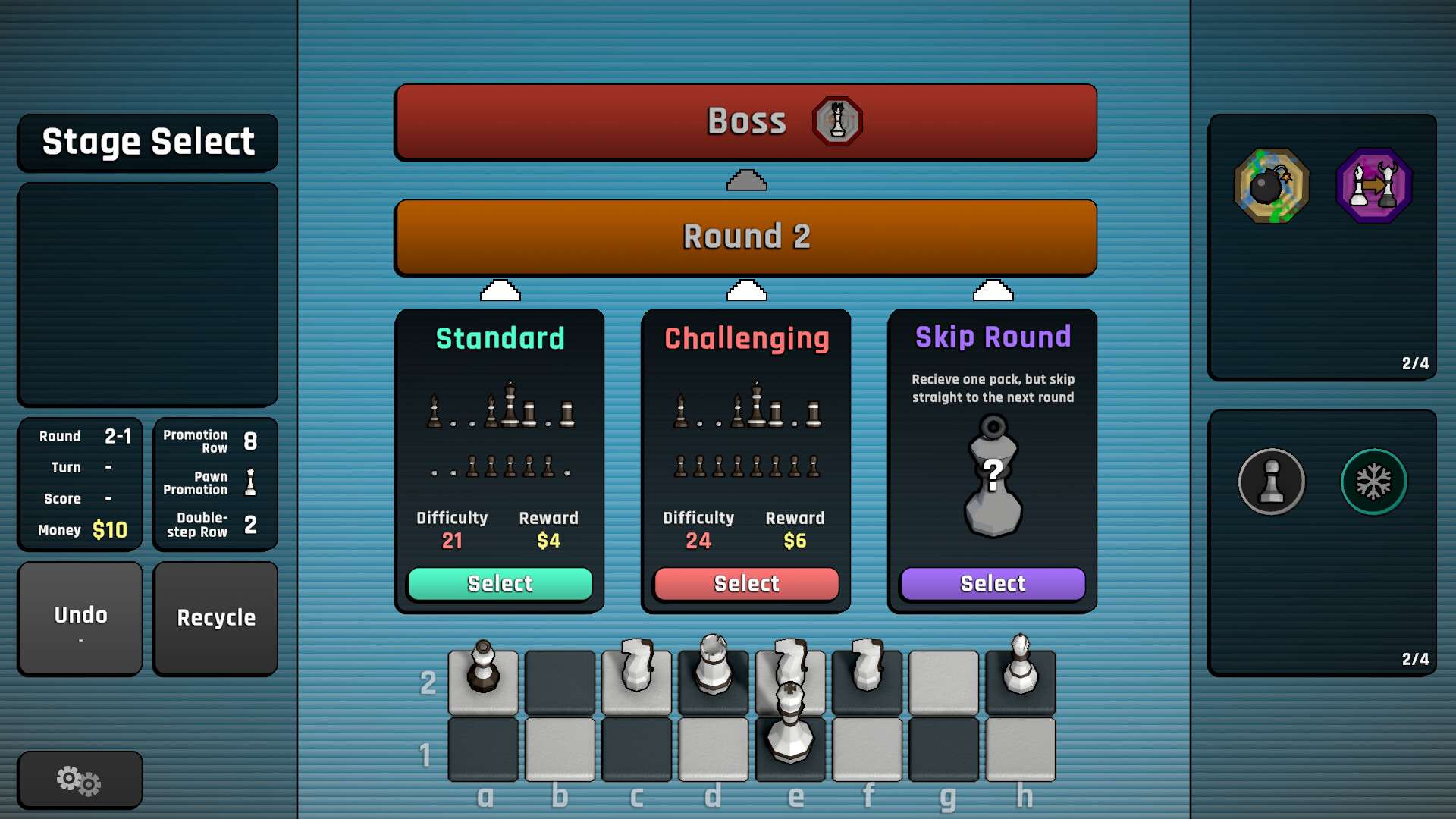The width and height of the screenshot is (1456, 819).
Task: Select the Standard stage
Action: [500, 583]
